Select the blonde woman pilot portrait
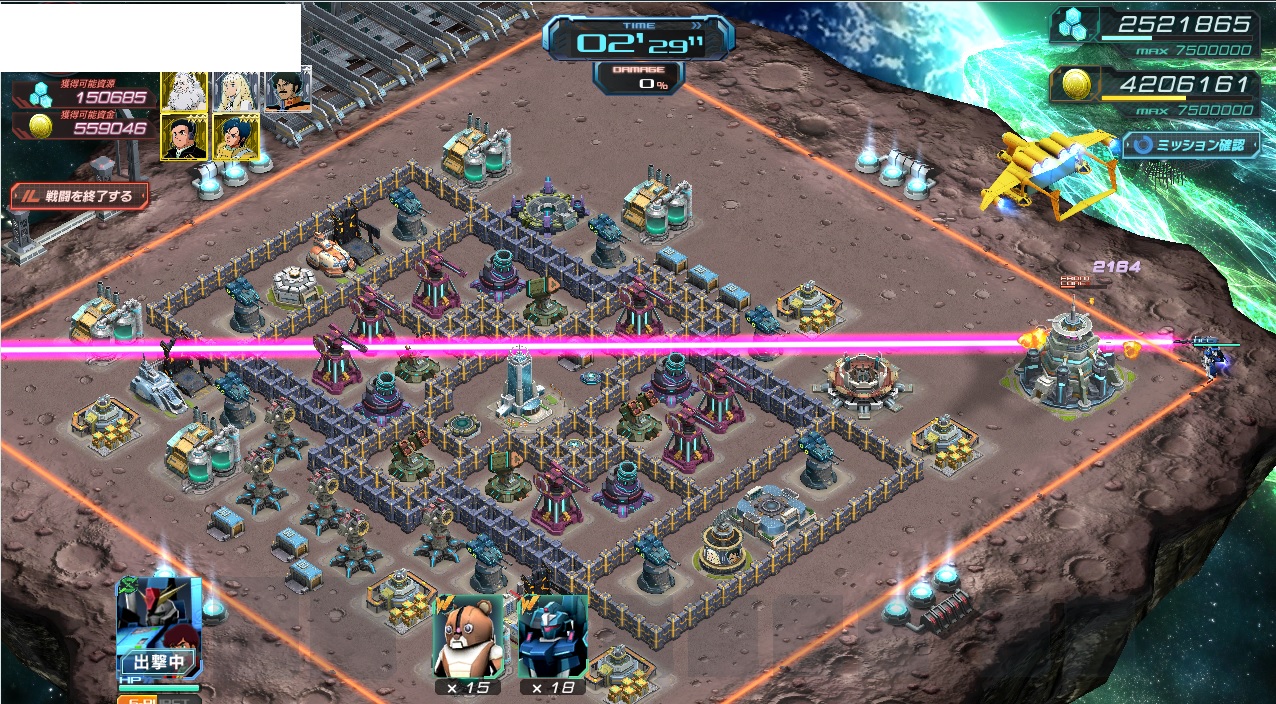The height and width of the screenshot is (704, 1276). [236, 91]
